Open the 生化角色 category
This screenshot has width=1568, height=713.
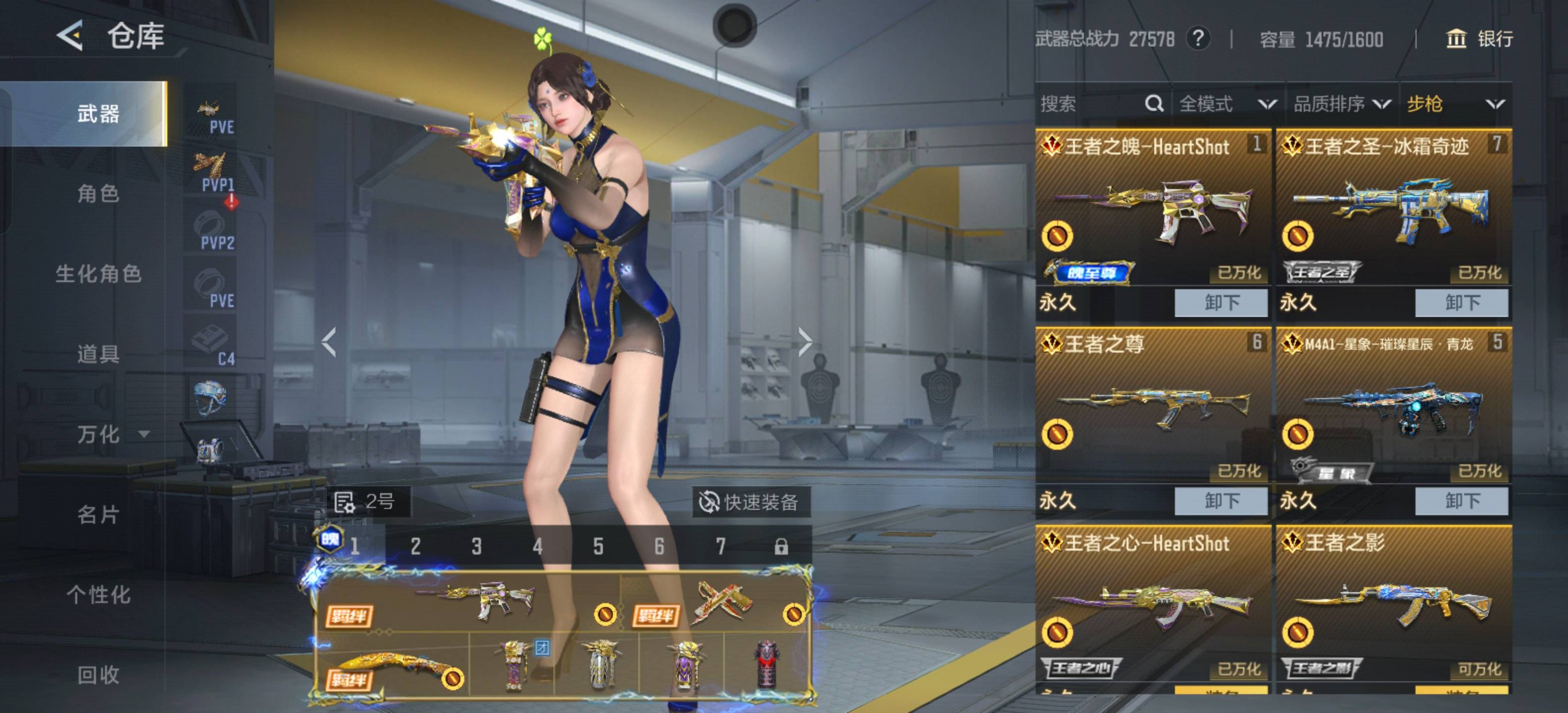pos(98,274)
